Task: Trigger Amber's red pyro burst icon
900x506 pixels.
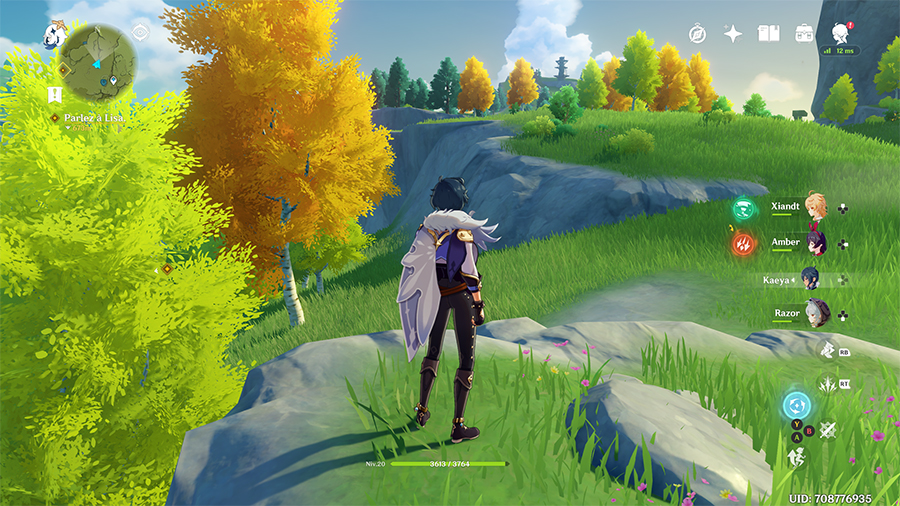Action: [743, 243]
